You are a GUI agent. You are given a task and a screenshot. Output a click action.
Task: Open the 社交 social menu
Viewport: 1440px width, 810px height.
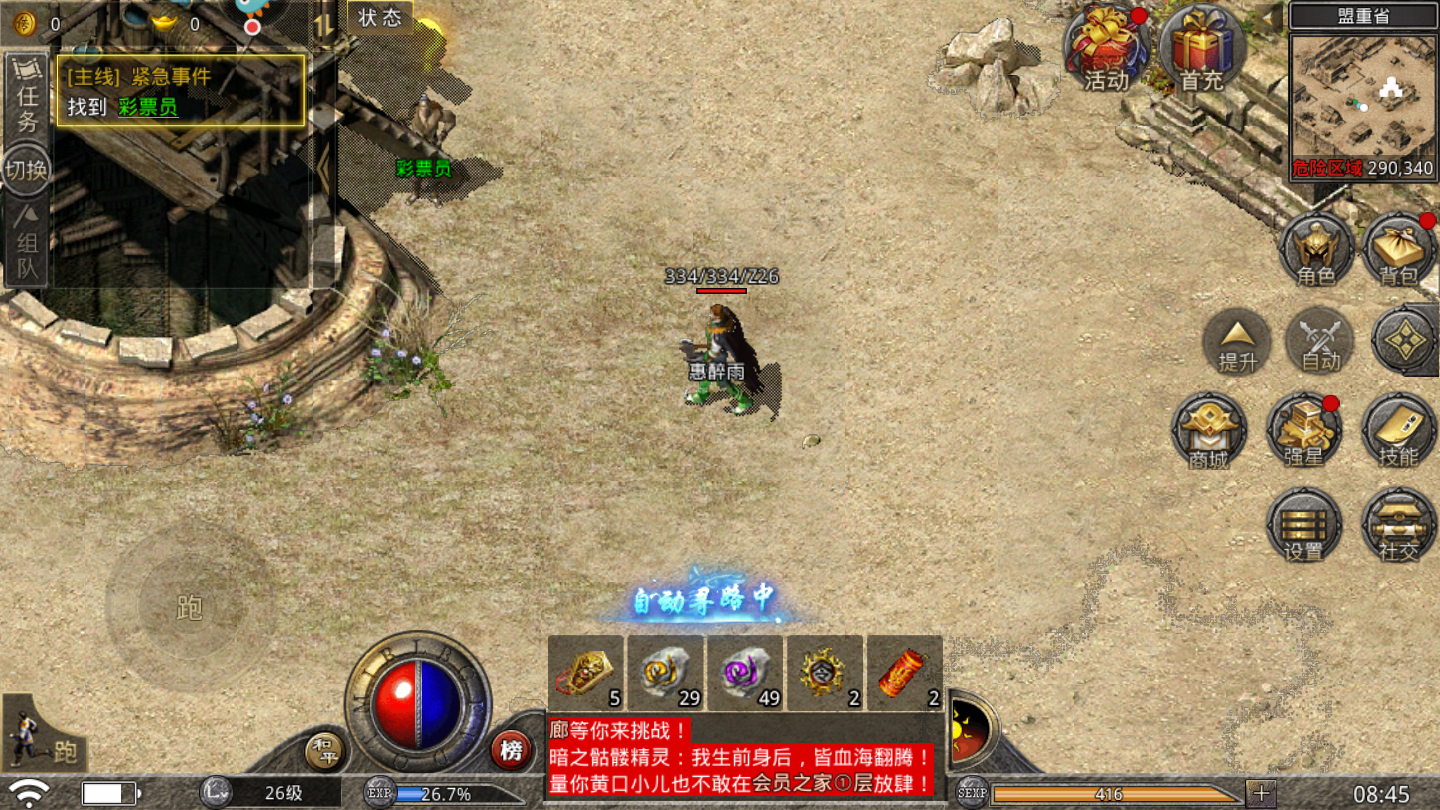tap(1398, 525)
